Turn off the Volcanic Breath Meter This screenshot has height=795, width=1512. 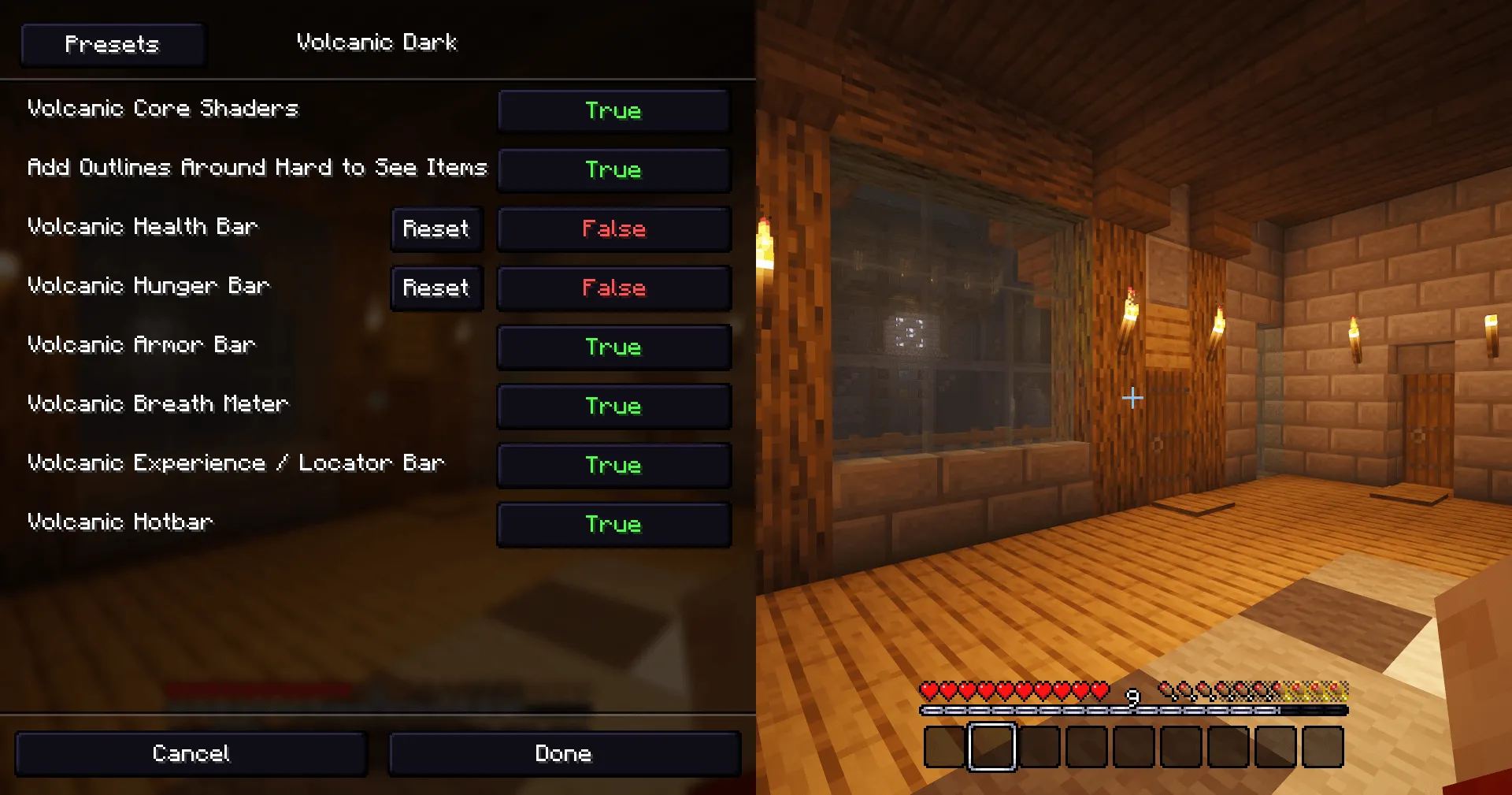(613, 406)
